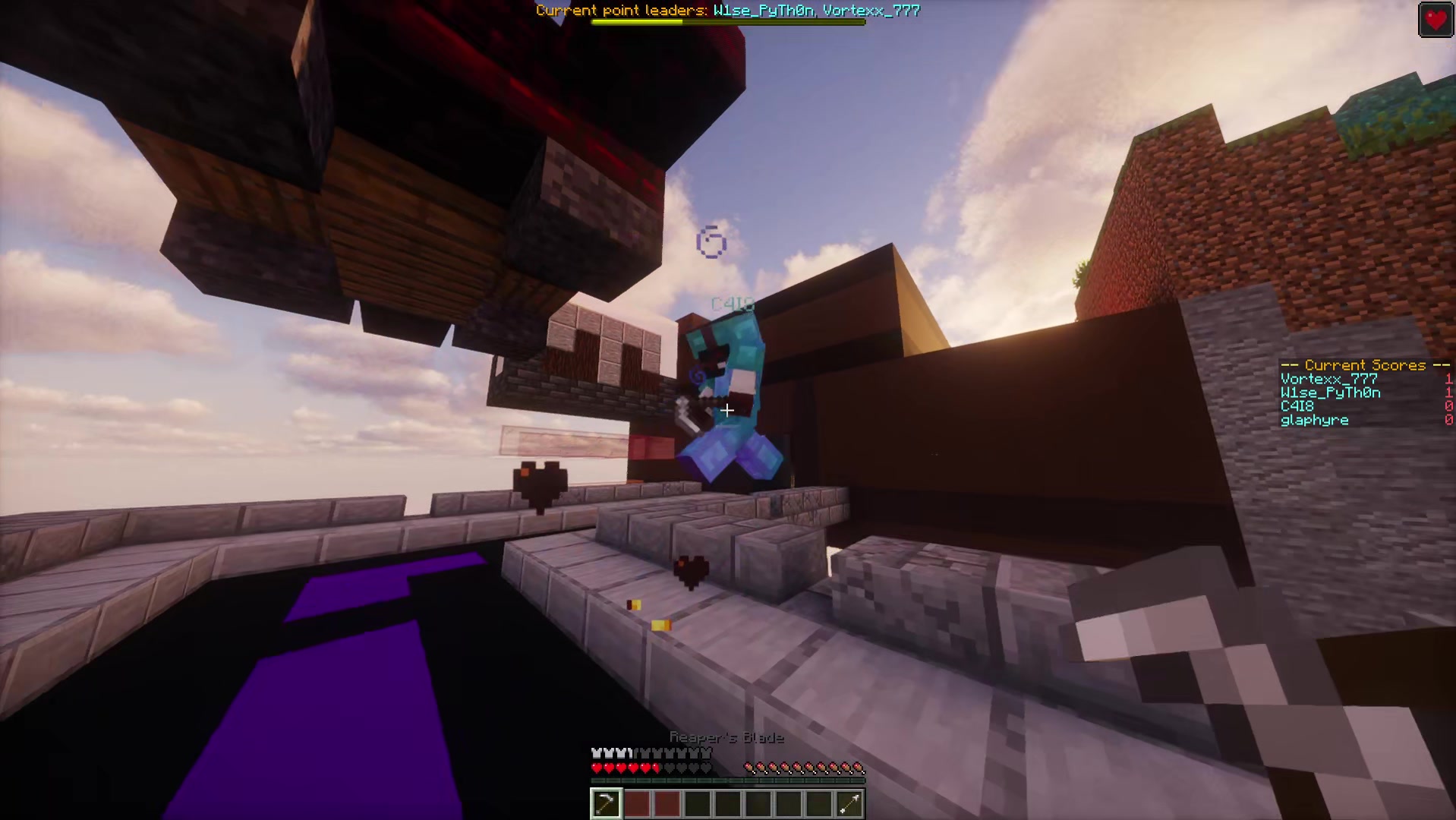Click the red block item in hotbar slot two
This screenshot has height=820, width=1456.
click(636, 803)
